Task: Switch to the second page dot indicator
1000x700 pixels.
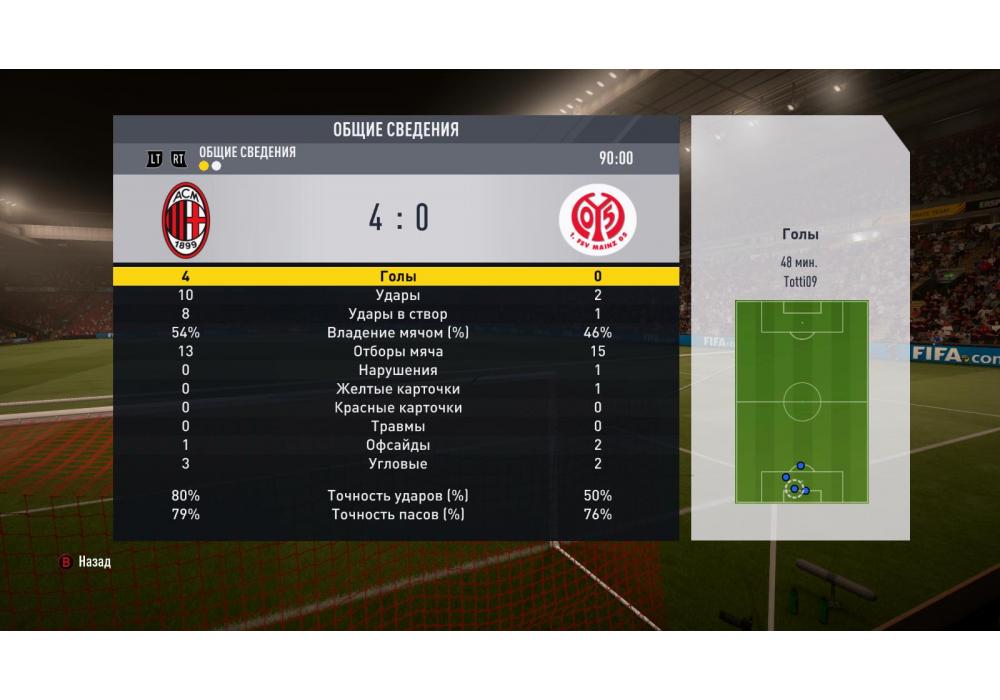Action: pos(217,166)
